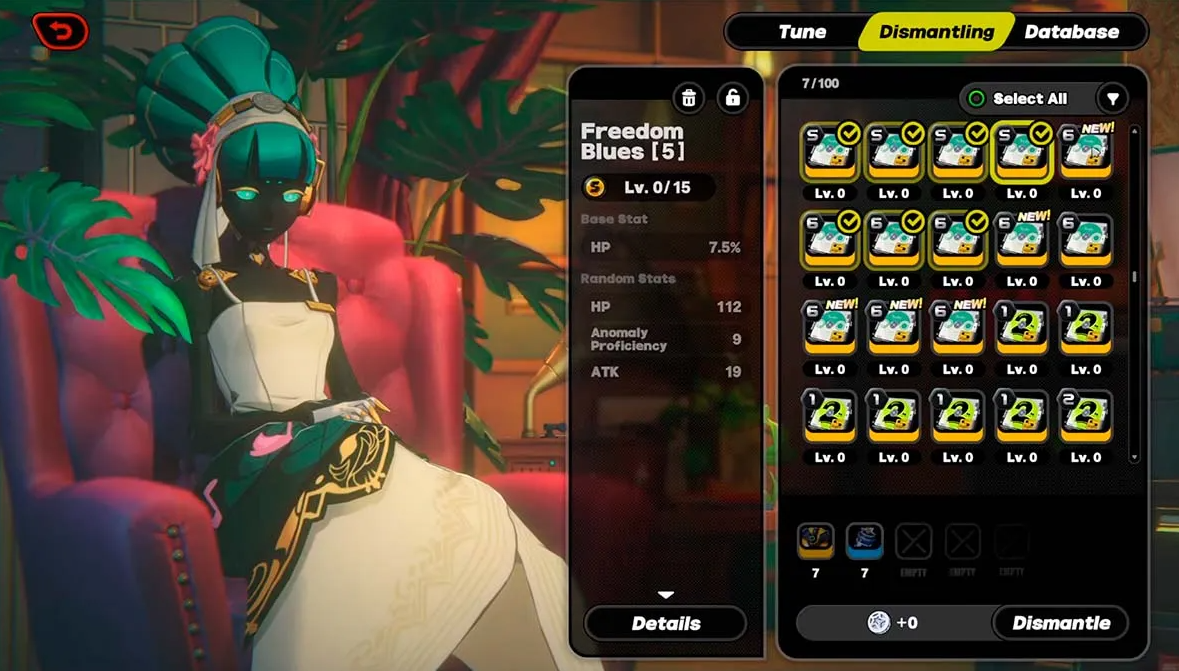
Task: Click the yellow material icon showing 7
Action: click(x=816, y=542)
